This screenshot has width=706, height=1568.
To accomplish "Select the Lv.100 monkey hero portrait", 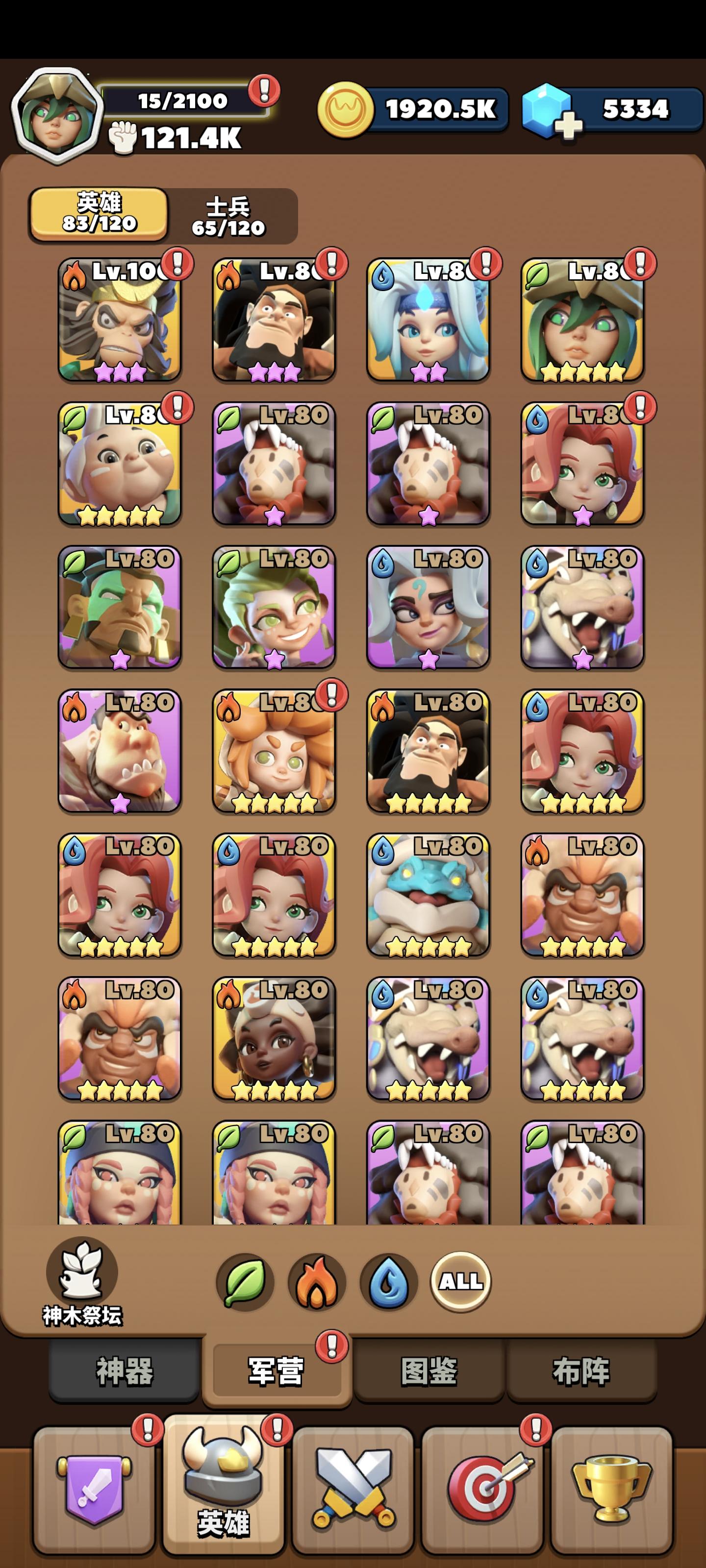I will tap(120, 319).
